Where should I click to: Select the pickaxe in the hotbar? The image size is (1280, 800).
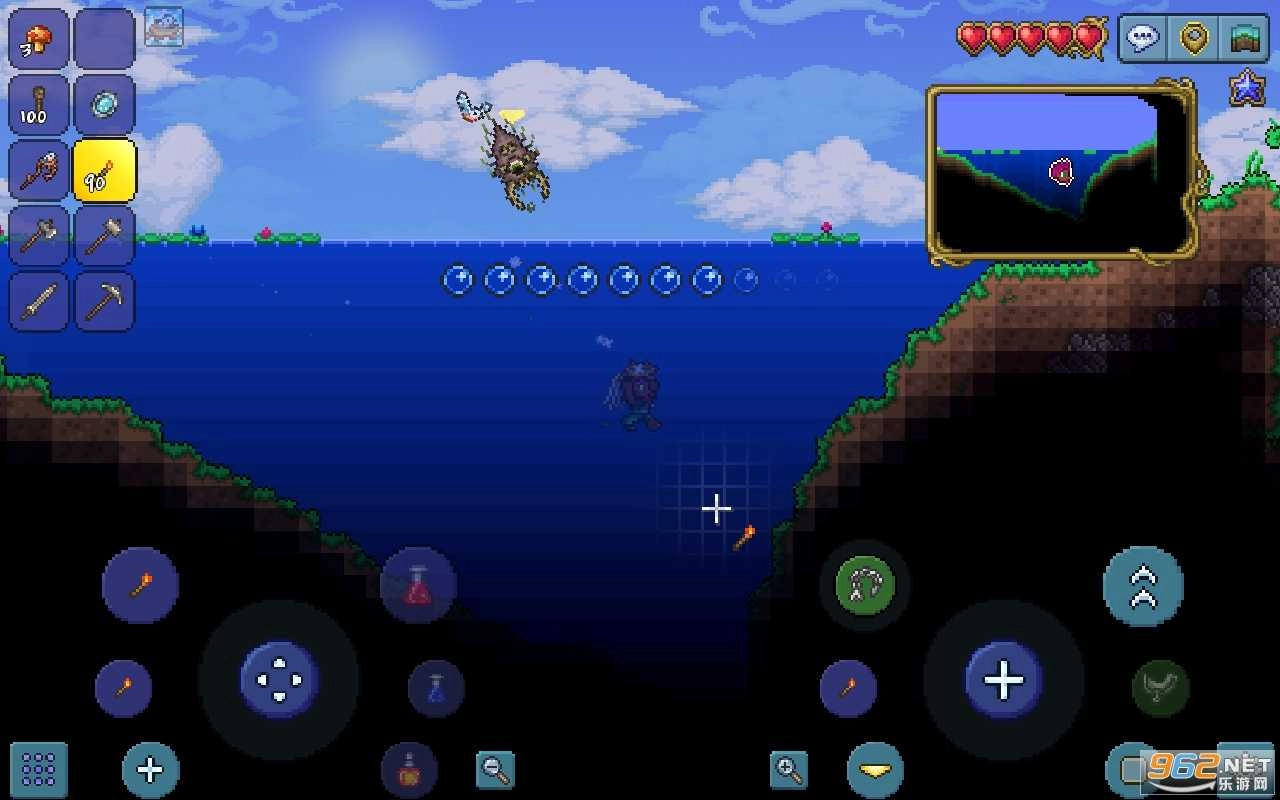104,302
